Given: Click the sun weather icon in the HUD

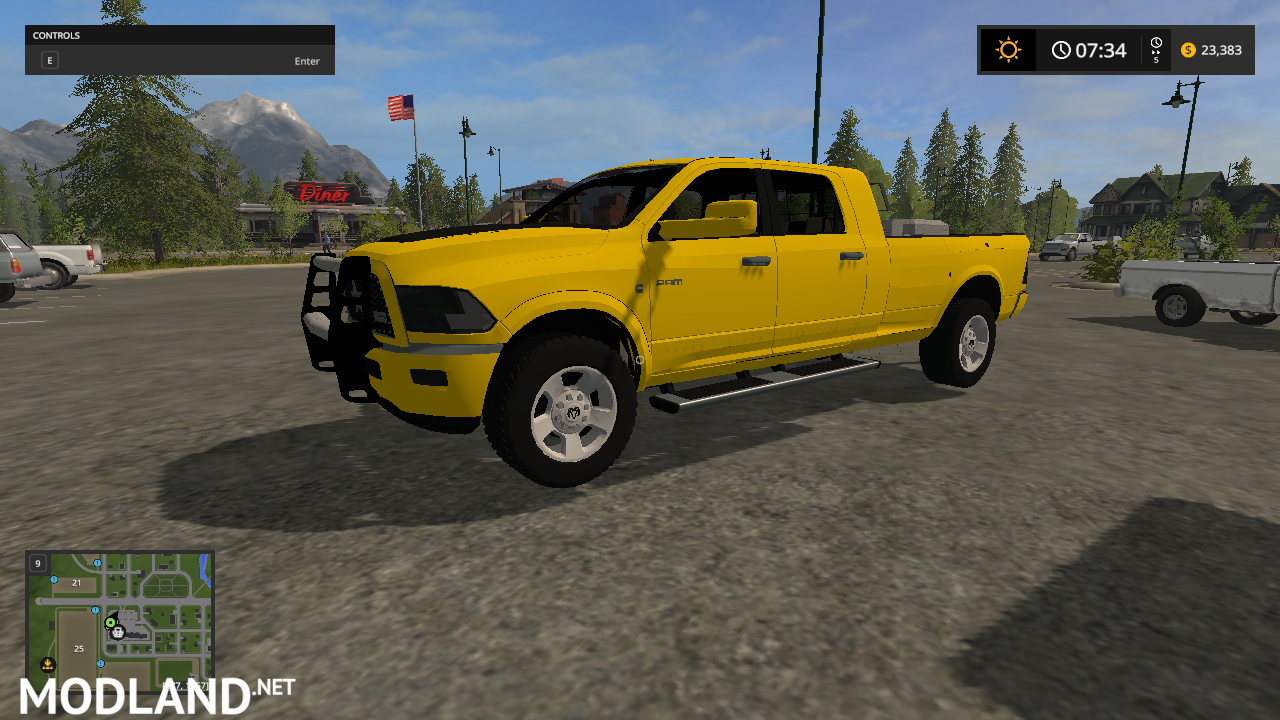Looking at the screenshot, I should pos(1008,49).
